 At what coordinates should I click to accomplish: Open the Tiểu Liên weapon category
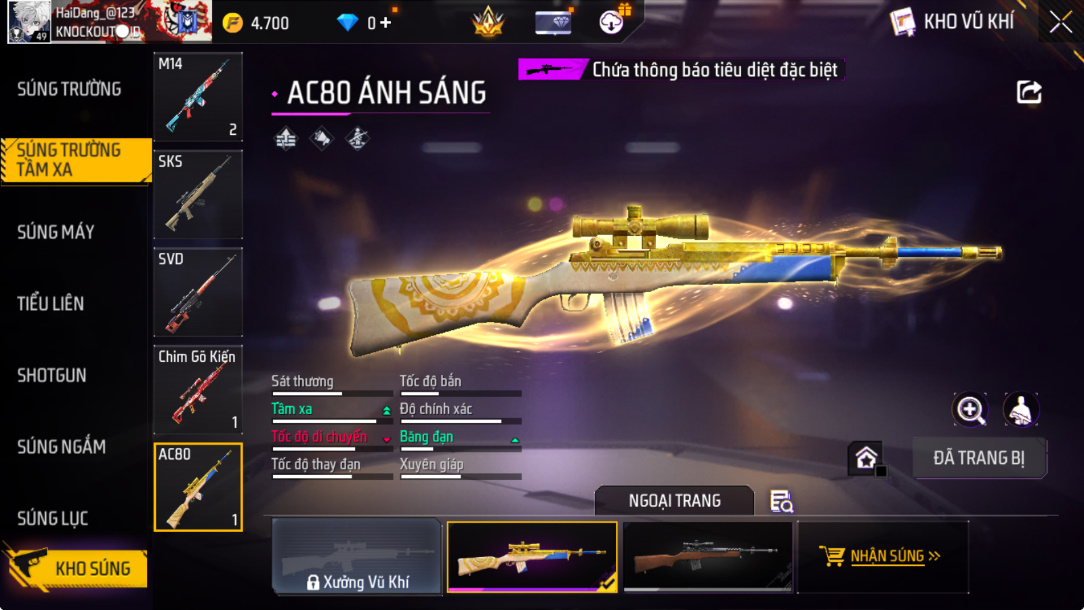point(50,304)
